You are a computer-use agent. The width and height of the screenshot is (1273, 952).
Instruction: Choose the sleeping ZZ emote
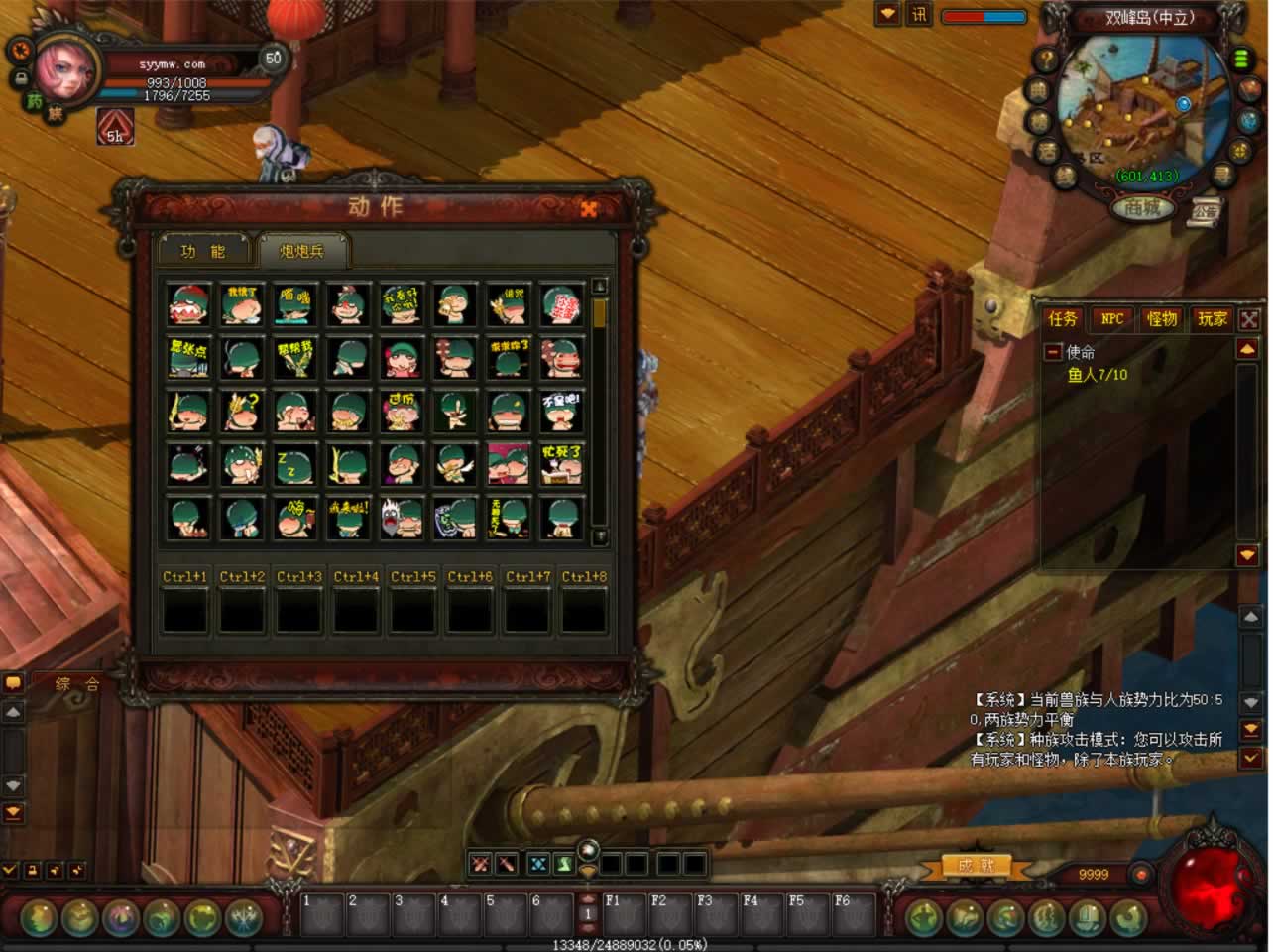(x=295, y=464)
